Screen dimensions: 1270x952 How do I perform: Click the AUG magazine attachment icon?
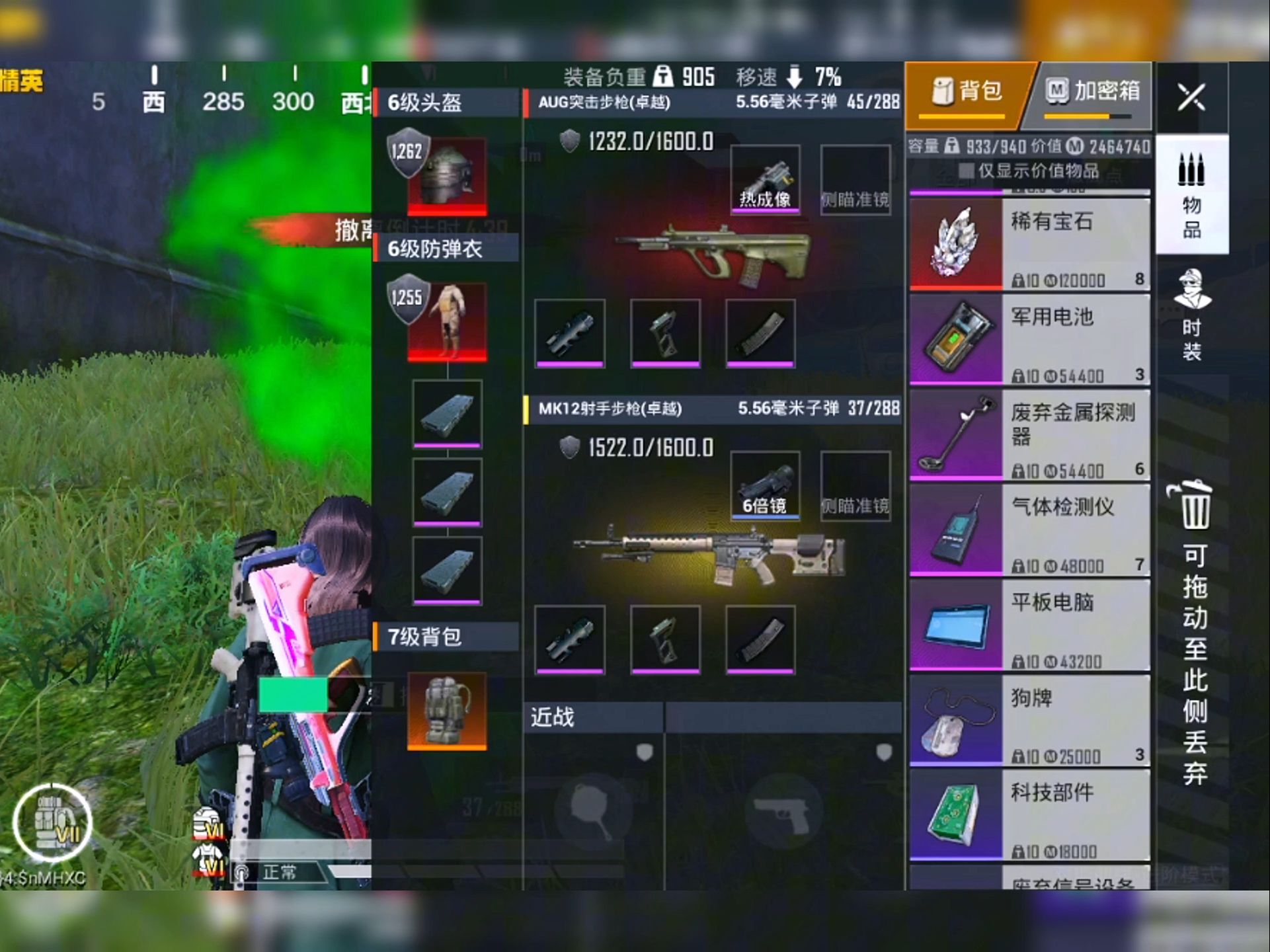760,332
